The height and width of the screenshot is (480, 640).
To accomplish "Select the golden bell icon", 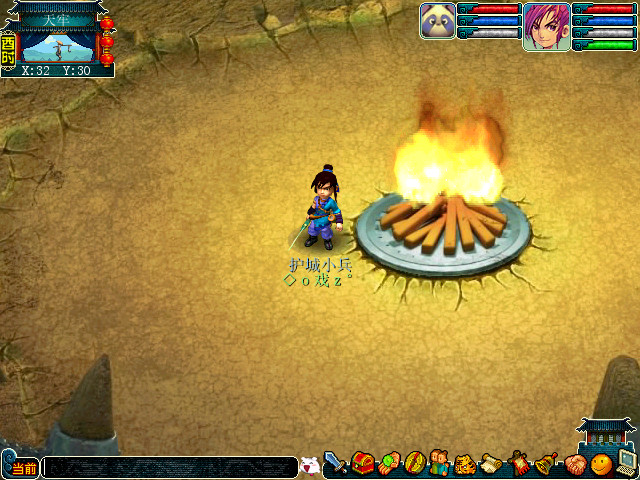I will coord(546,464).
